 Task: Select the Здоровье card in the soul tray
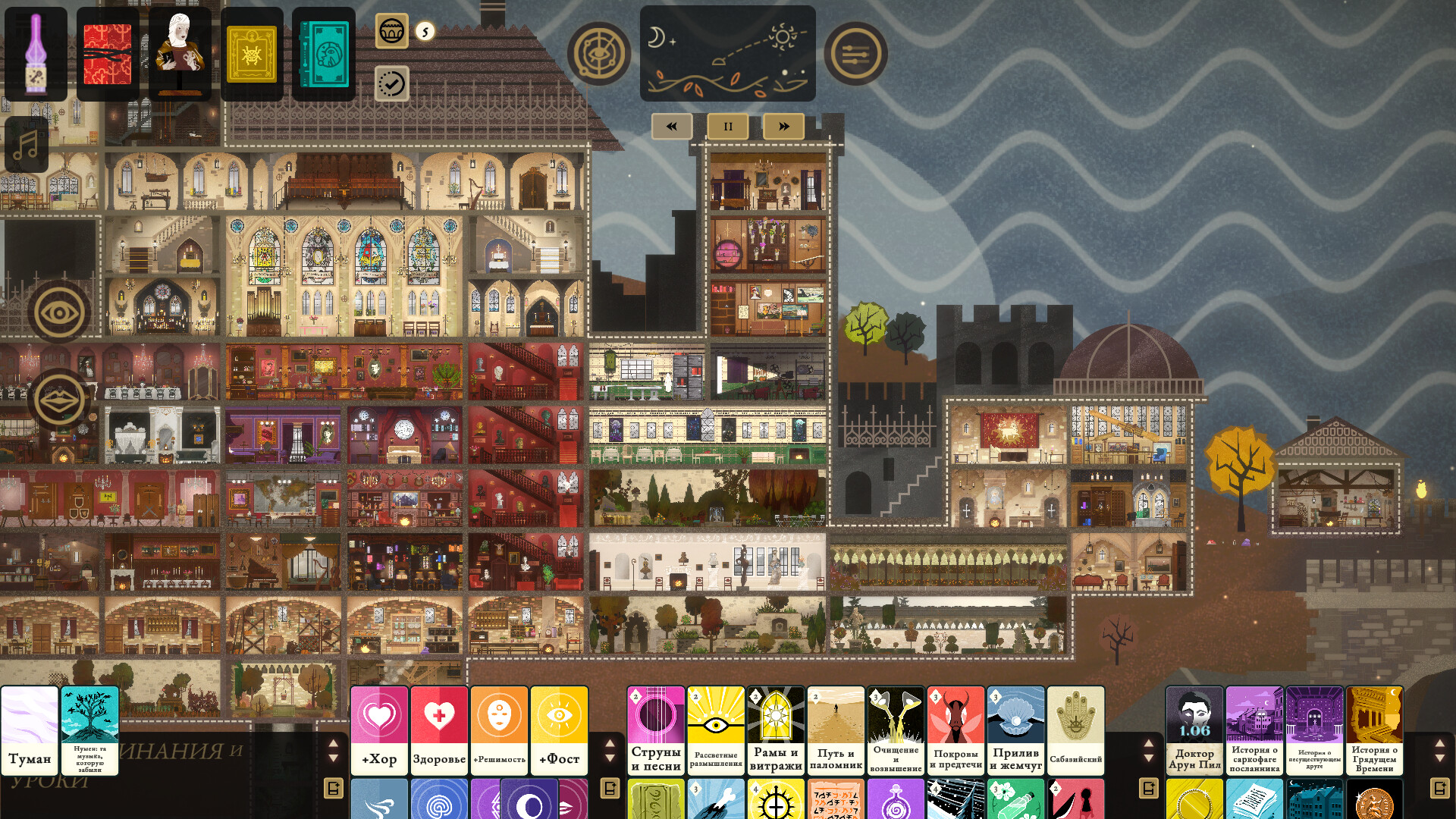click(440, 730)
